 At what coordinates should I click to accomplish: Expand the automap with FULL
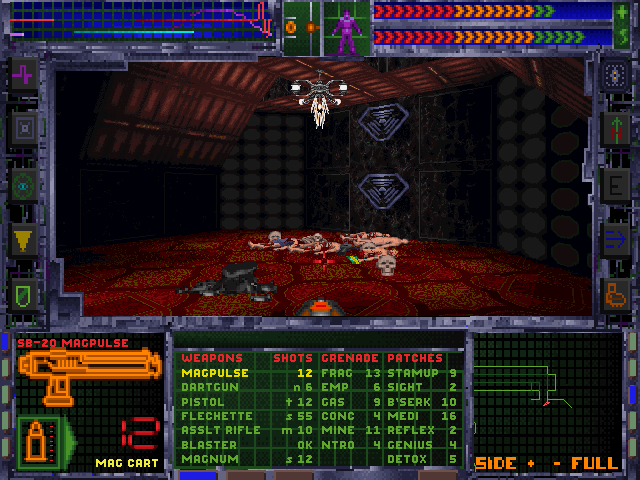click(596, 464)
